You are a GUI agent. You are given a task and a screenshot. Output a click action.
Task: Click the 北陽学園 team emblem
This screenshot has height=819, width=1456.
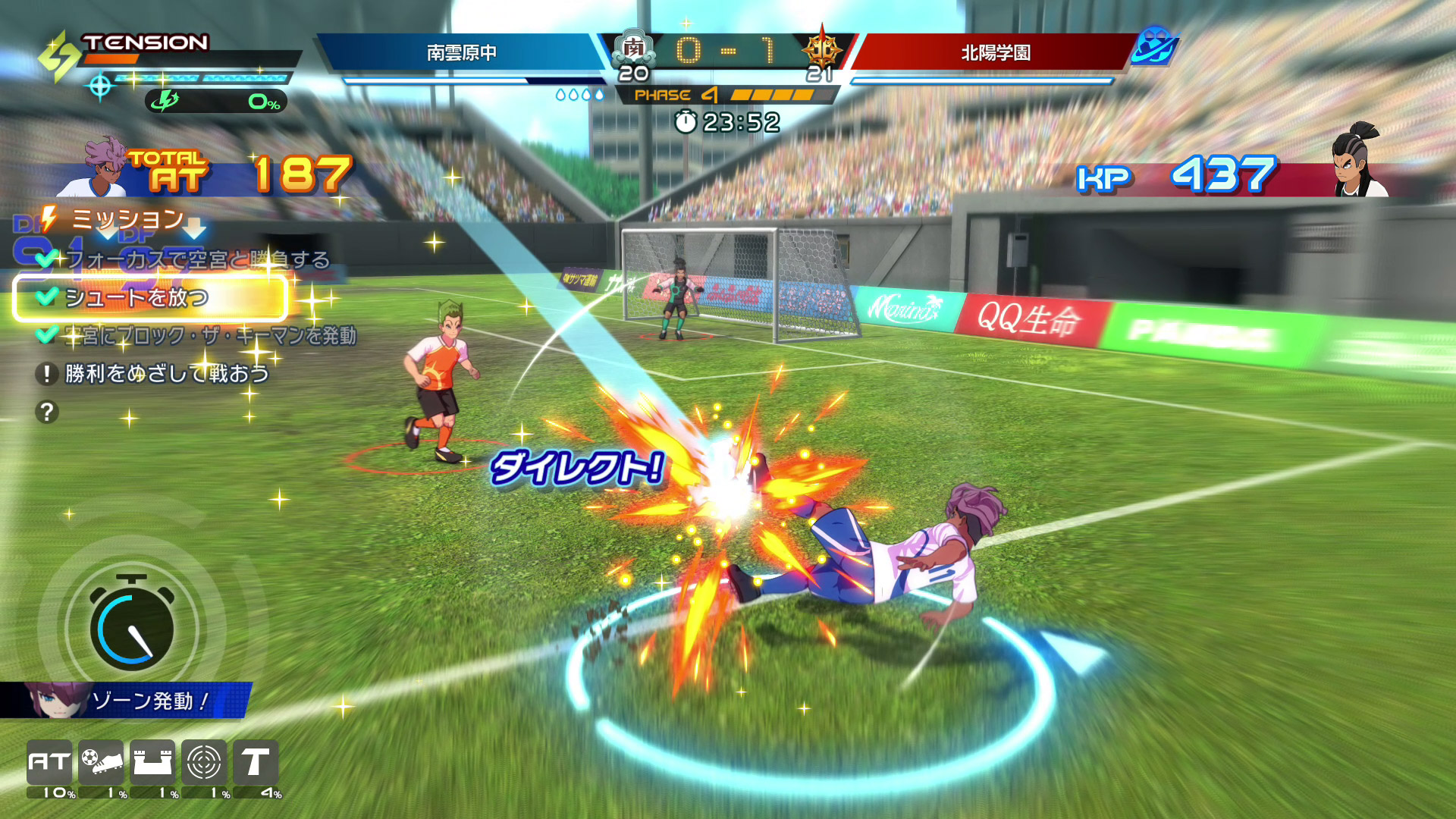coord(821,50)
